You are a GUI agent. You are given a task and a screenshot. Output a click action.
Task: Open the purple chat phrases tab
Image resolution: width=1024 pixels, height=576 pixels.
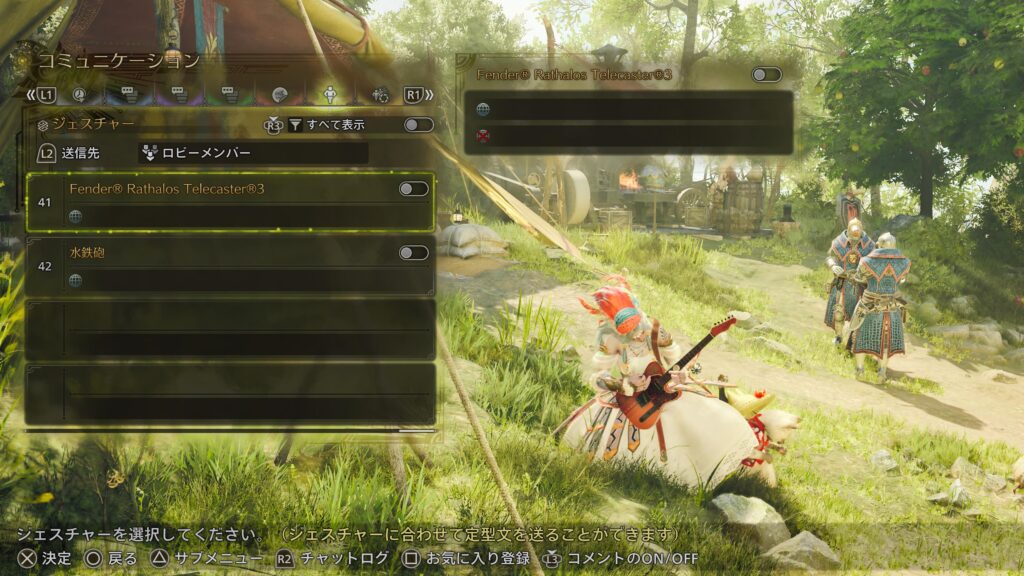(x=179, y=95)
